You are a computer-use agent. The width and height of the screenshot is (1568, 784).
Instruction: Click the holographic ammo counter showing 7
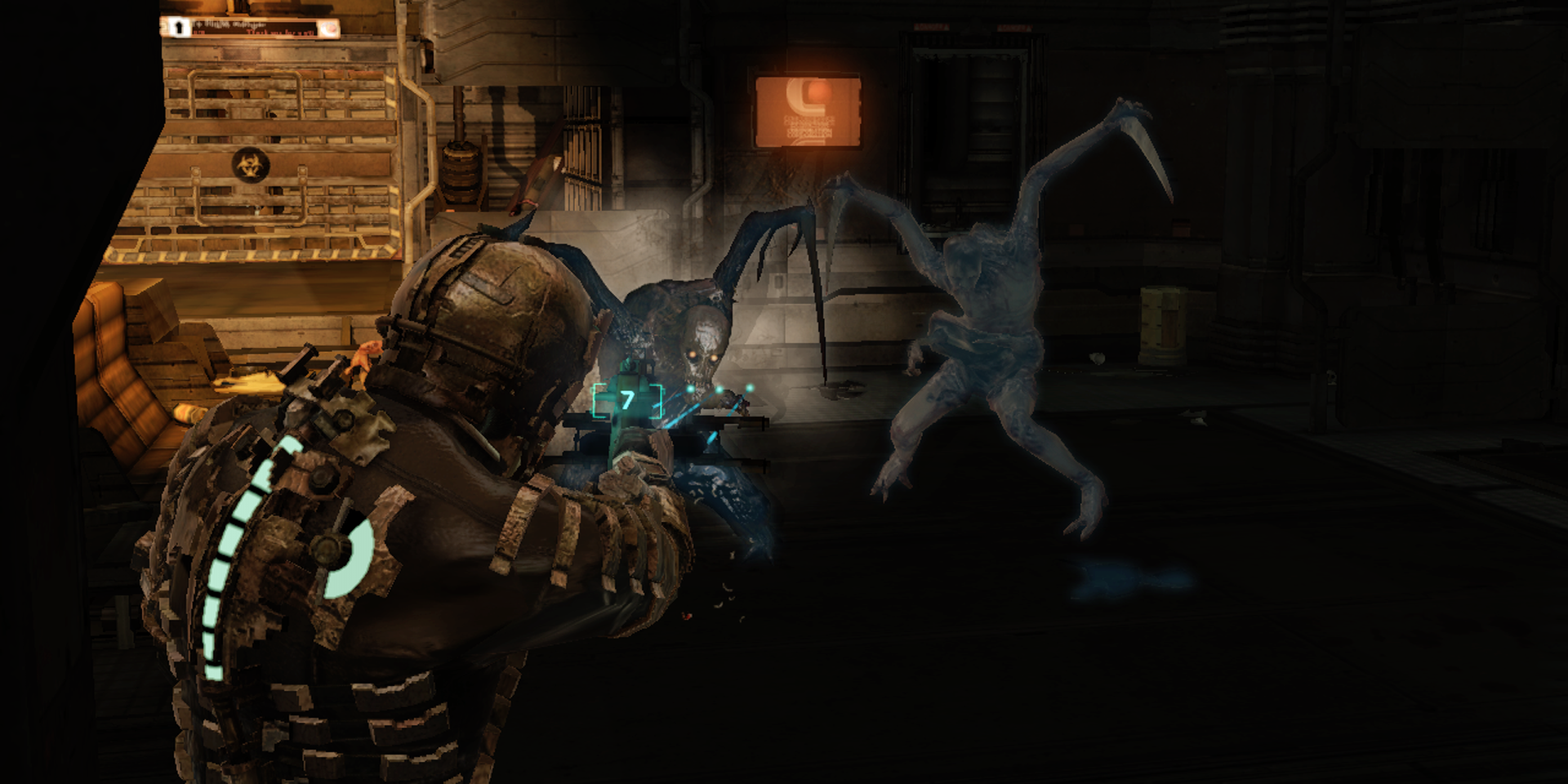(627, 400)
